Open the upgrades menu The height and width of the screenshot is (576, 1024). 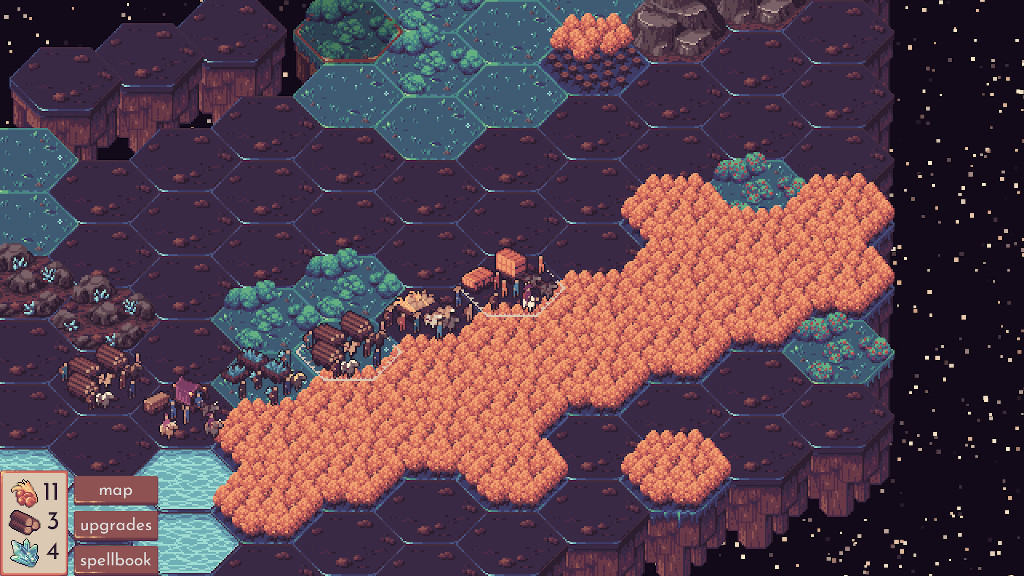point(116,525)
